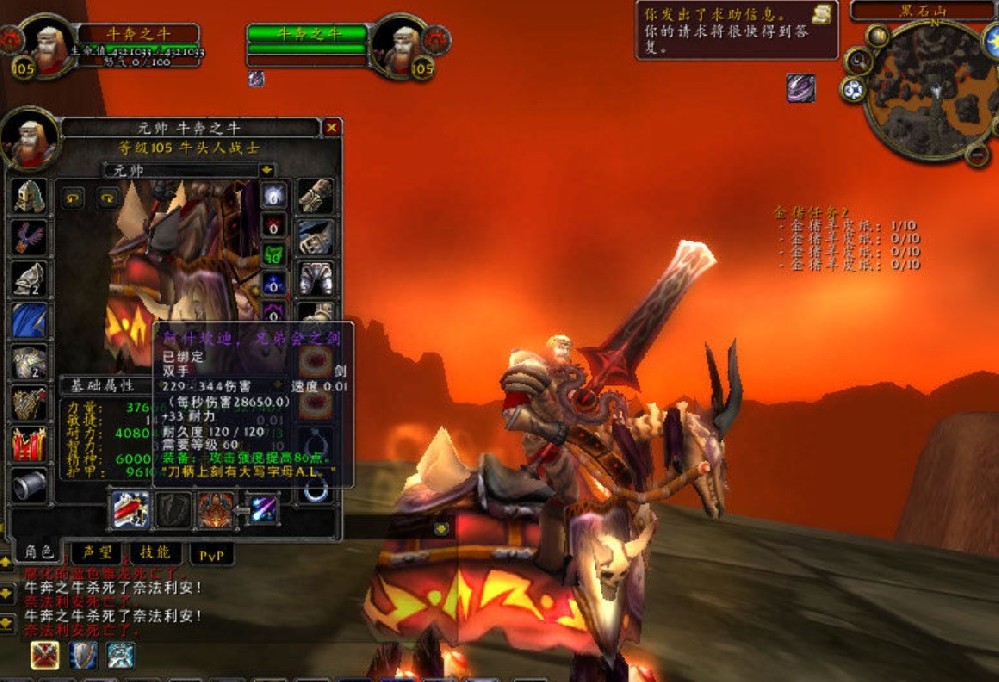The width and height of the screenshot is (999, 682).
Task: Switch to the 声望 reputation tab
Action: 98,552
